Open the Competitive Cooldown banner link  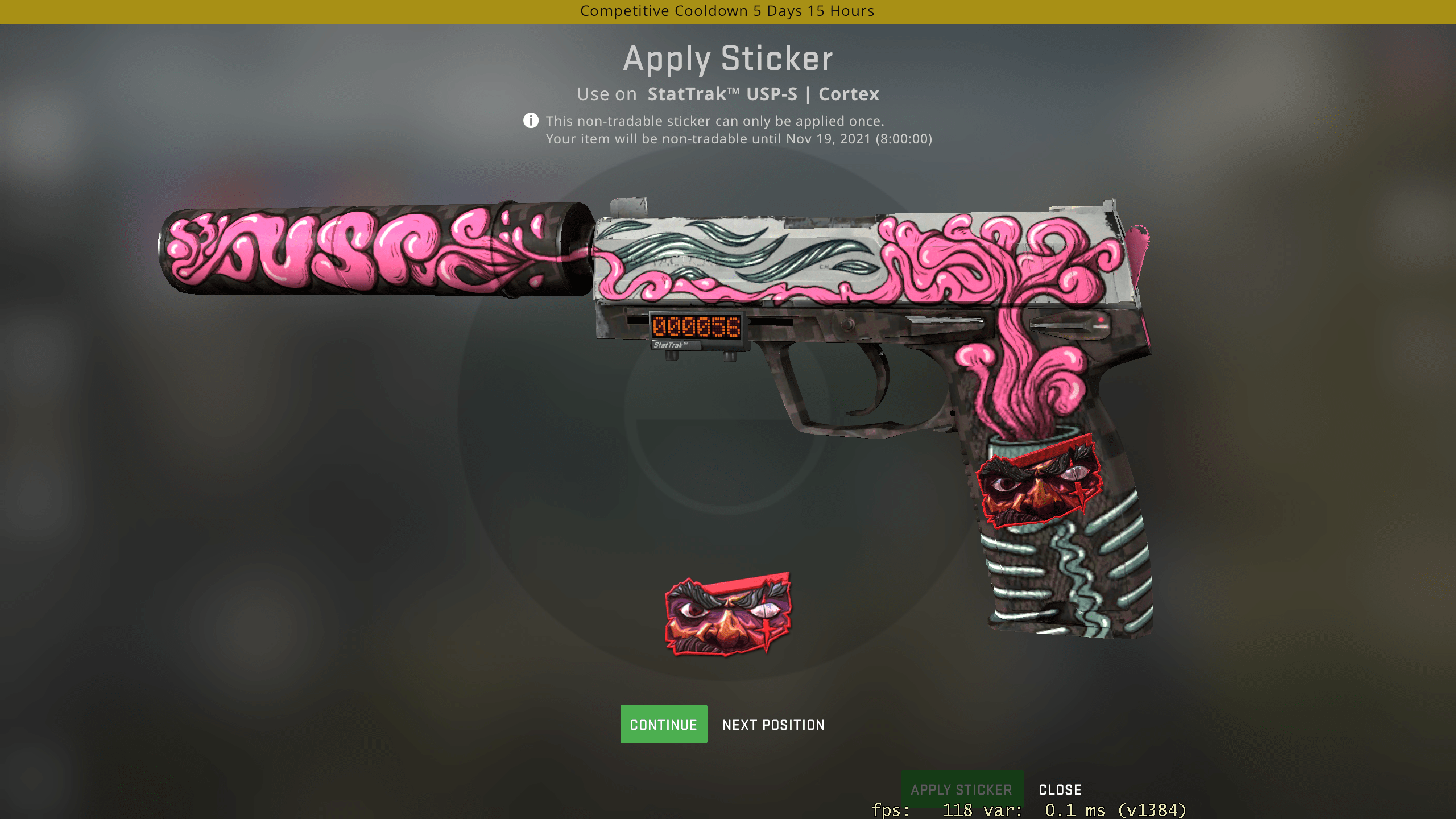[727, 10]
